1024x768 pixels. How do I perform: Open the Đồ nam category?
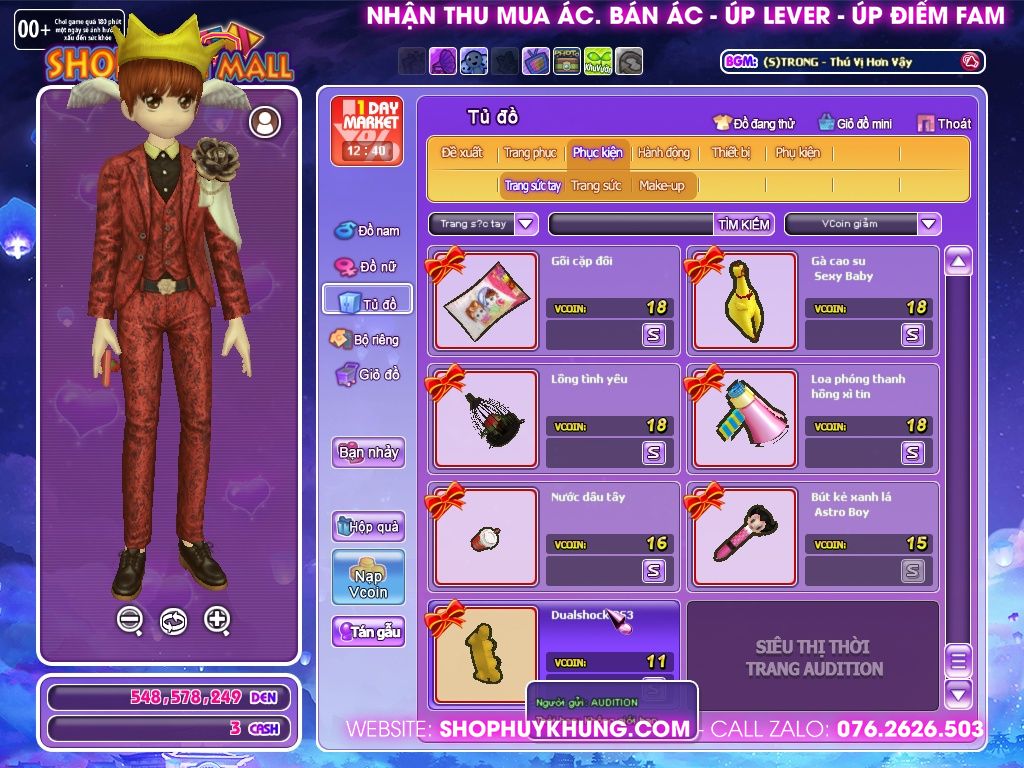pos(367,231)
